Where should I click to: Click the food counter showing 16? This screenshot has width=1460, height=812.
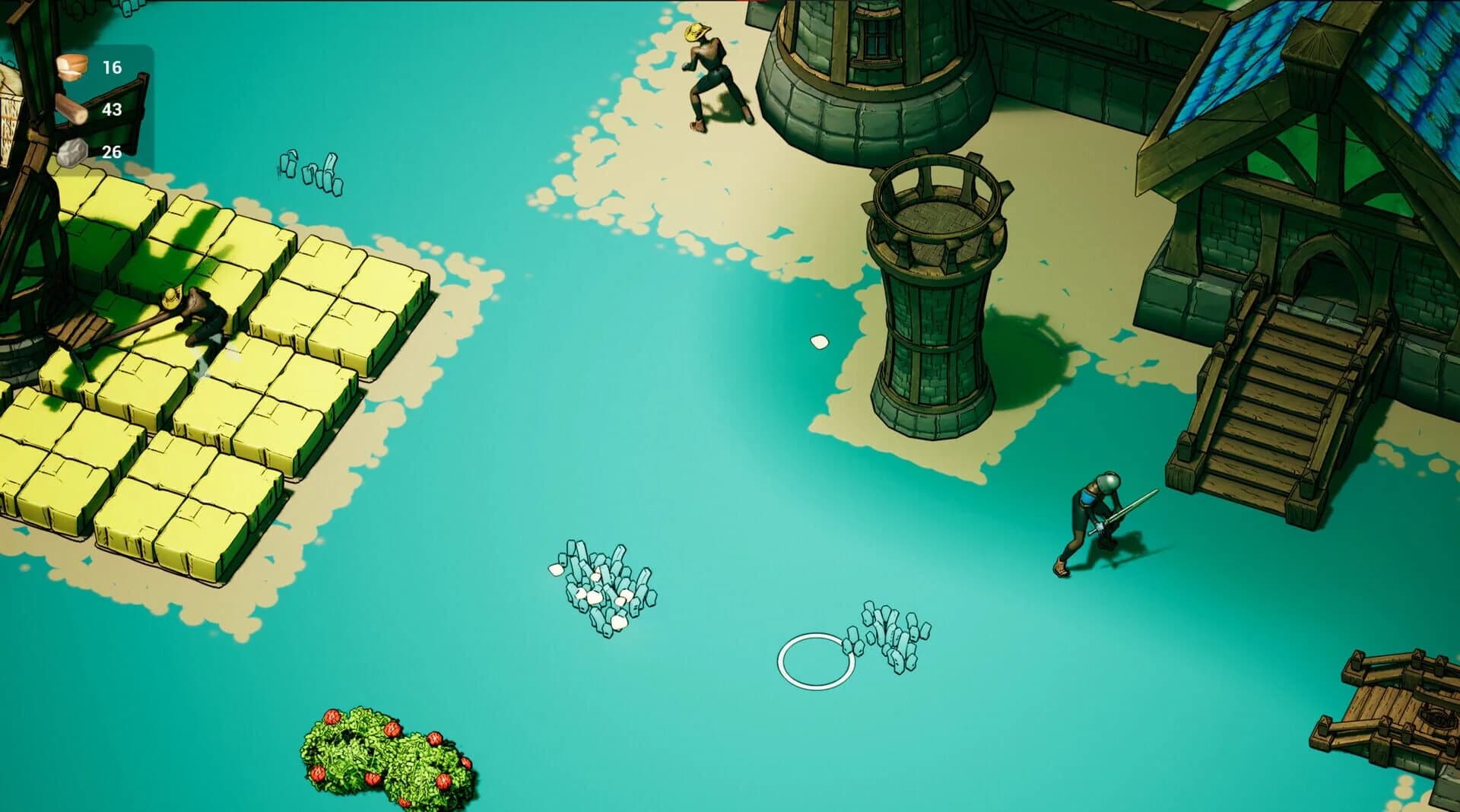[111, 67]
